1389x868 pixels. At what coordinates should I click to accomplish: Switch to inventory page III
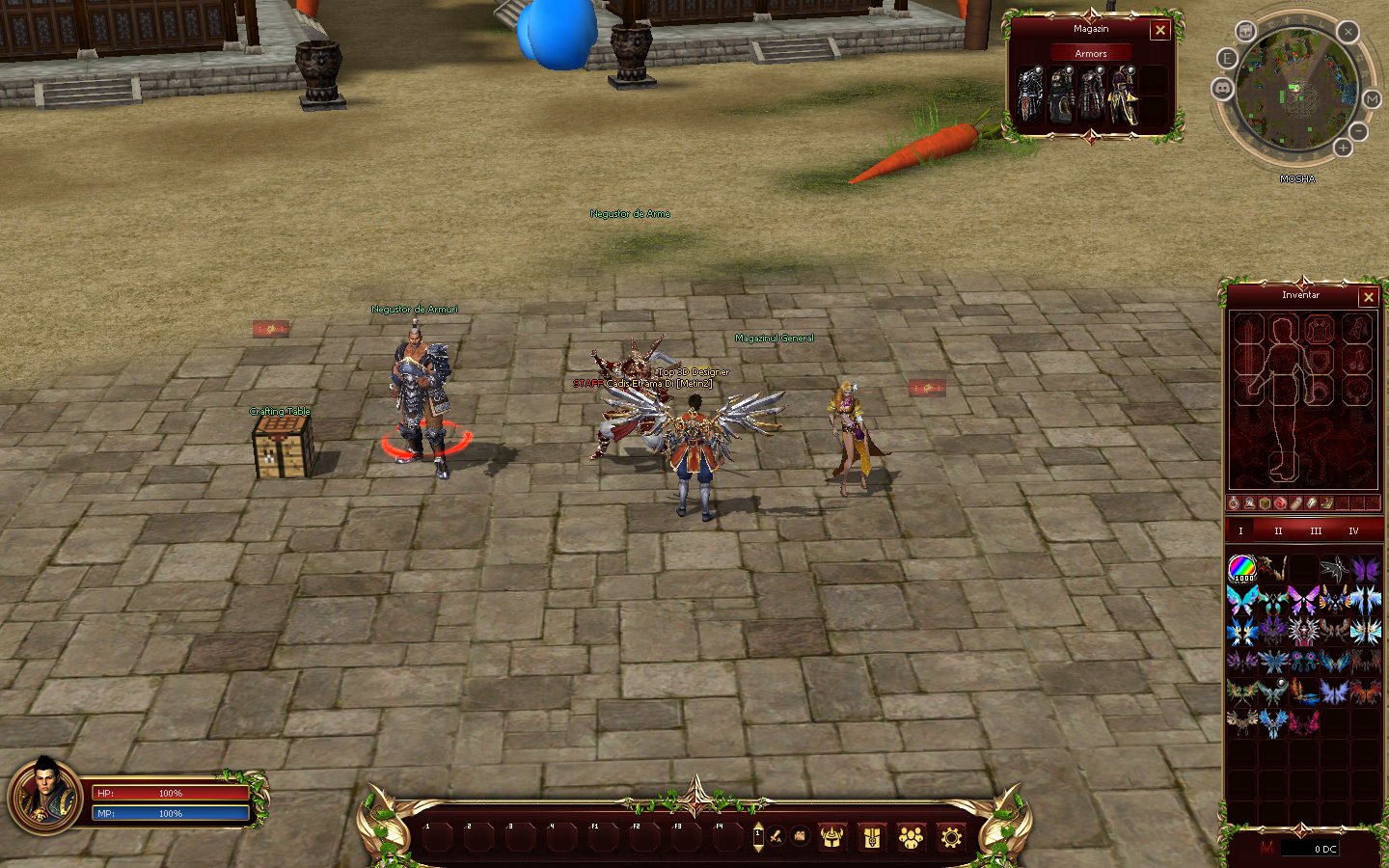click(1316, 531)
